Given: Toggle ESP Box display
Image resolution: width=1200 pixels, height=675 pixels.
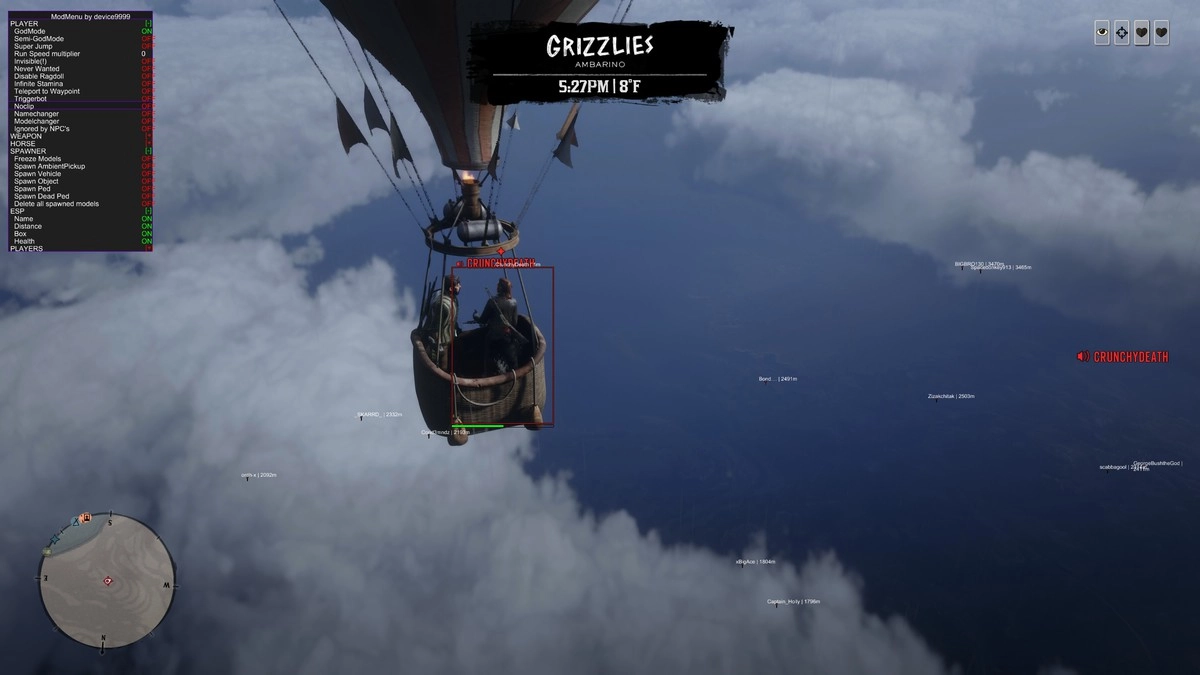Looking at the screenshot, I should tap(20, 234).
